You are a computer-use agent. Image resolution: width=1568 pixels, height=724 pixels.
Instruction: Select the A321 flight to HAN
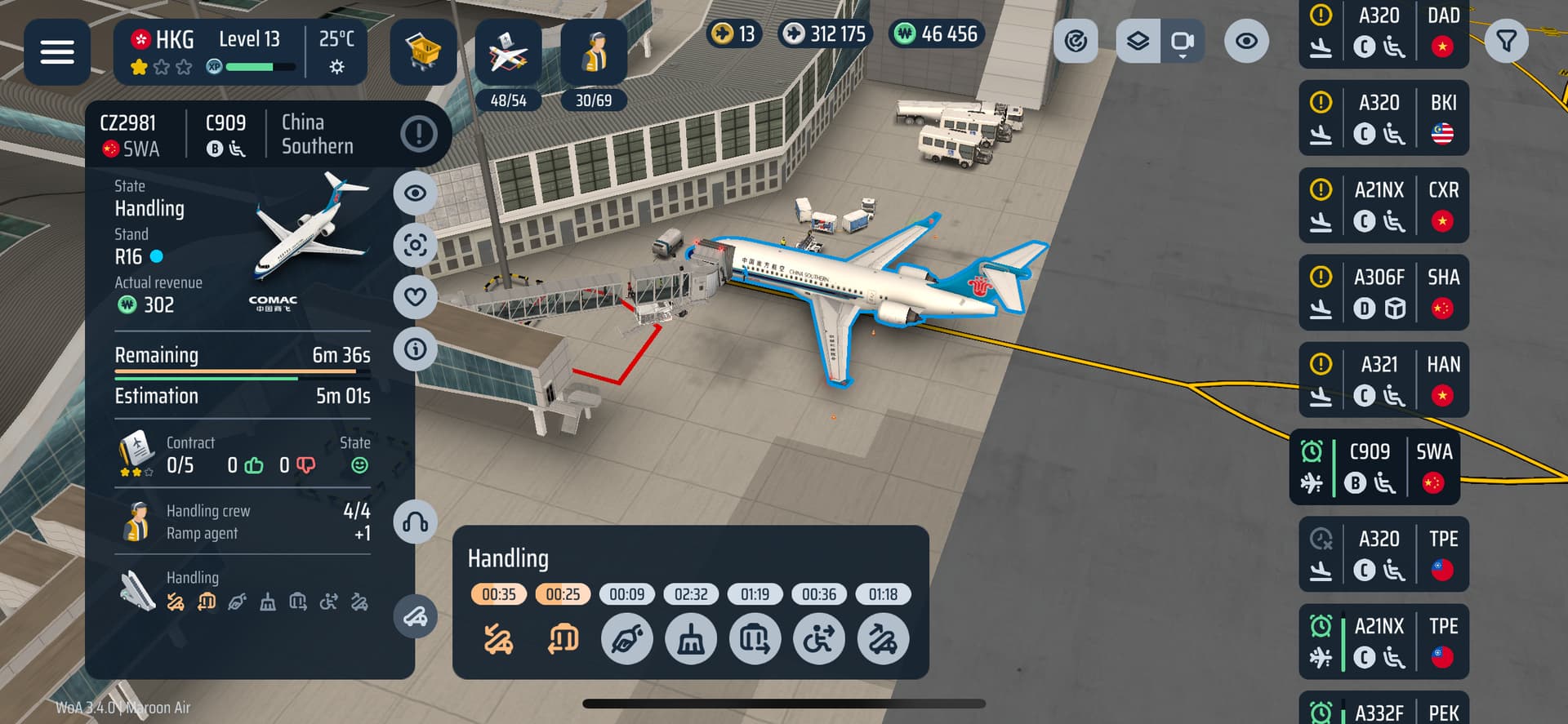pyautogui.click(x=1383, y=380)
